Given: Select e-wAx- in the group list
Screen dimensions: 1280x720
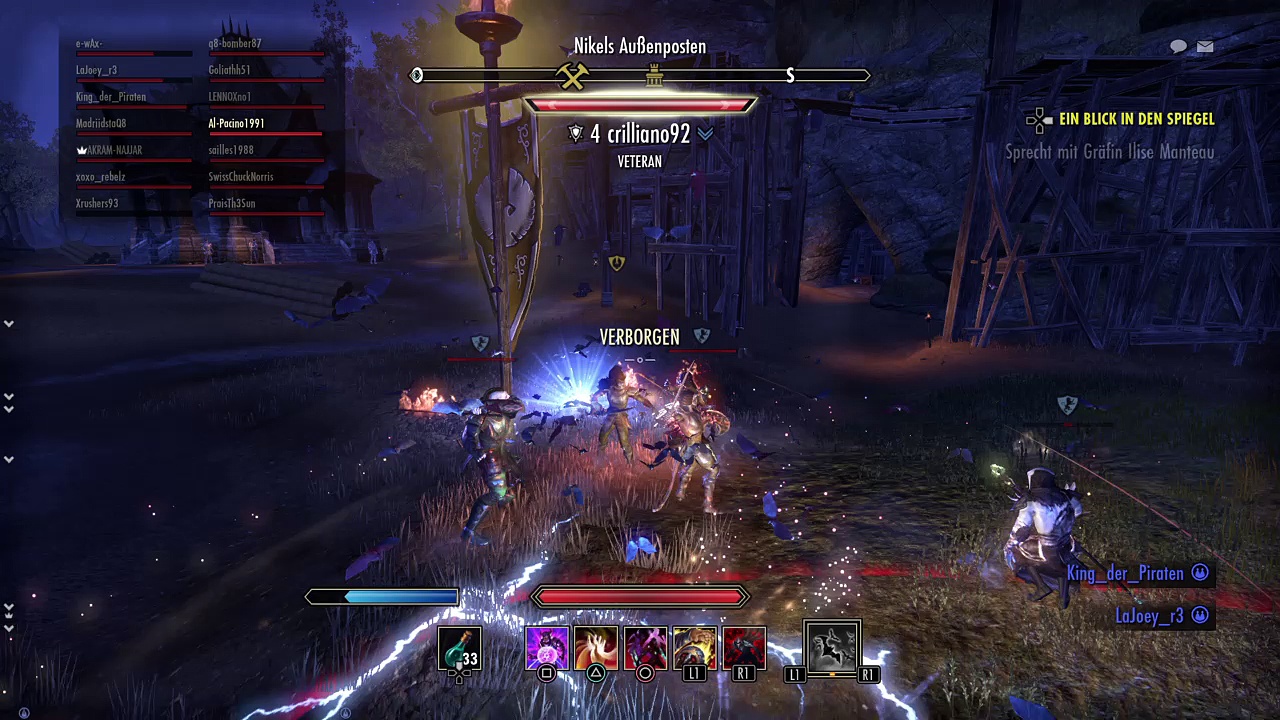Looking at the screenshot, I should [x=89, y=44].
